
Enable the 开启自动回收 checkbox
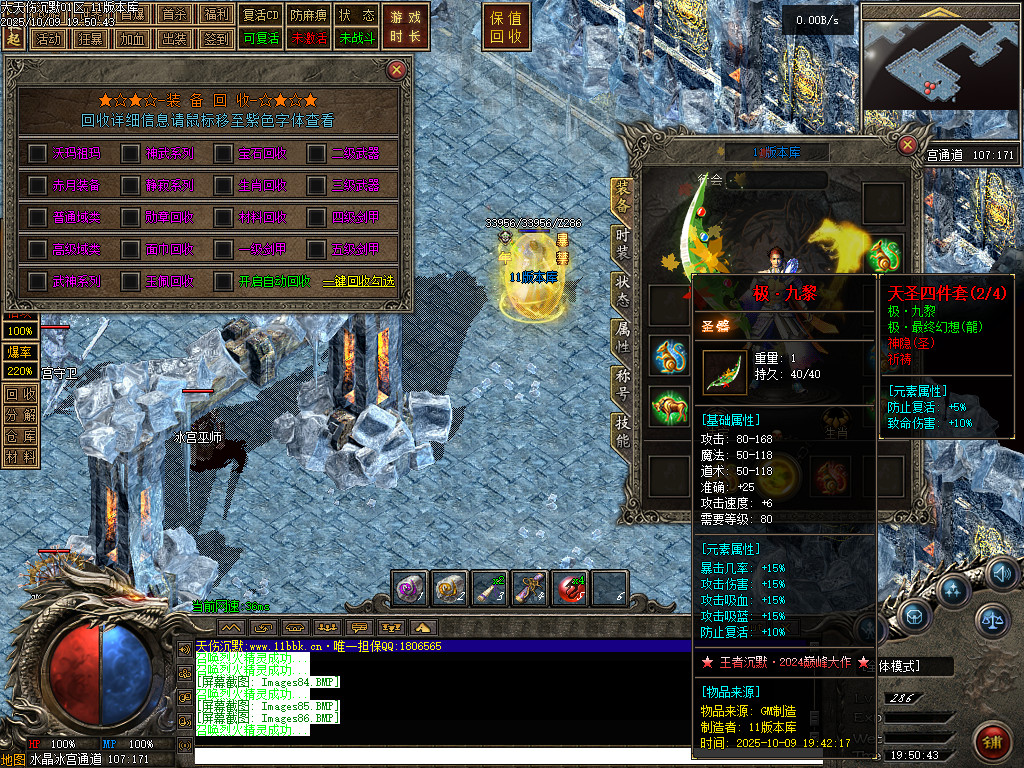click(222, 281)
